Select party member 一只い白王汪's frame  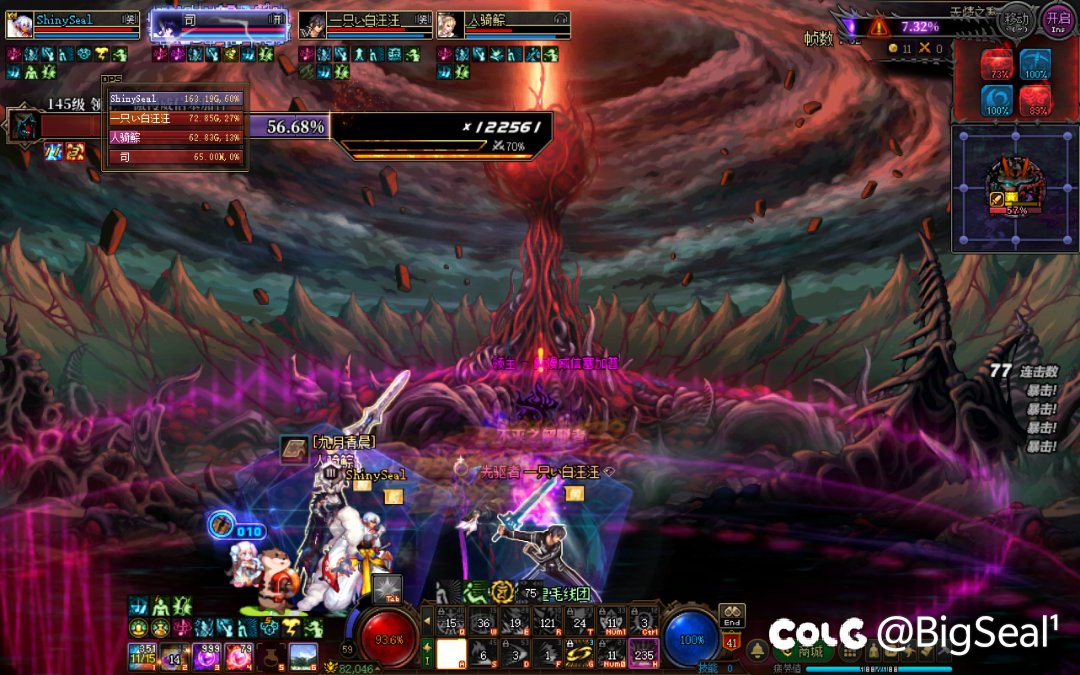[x=365, y=25]
